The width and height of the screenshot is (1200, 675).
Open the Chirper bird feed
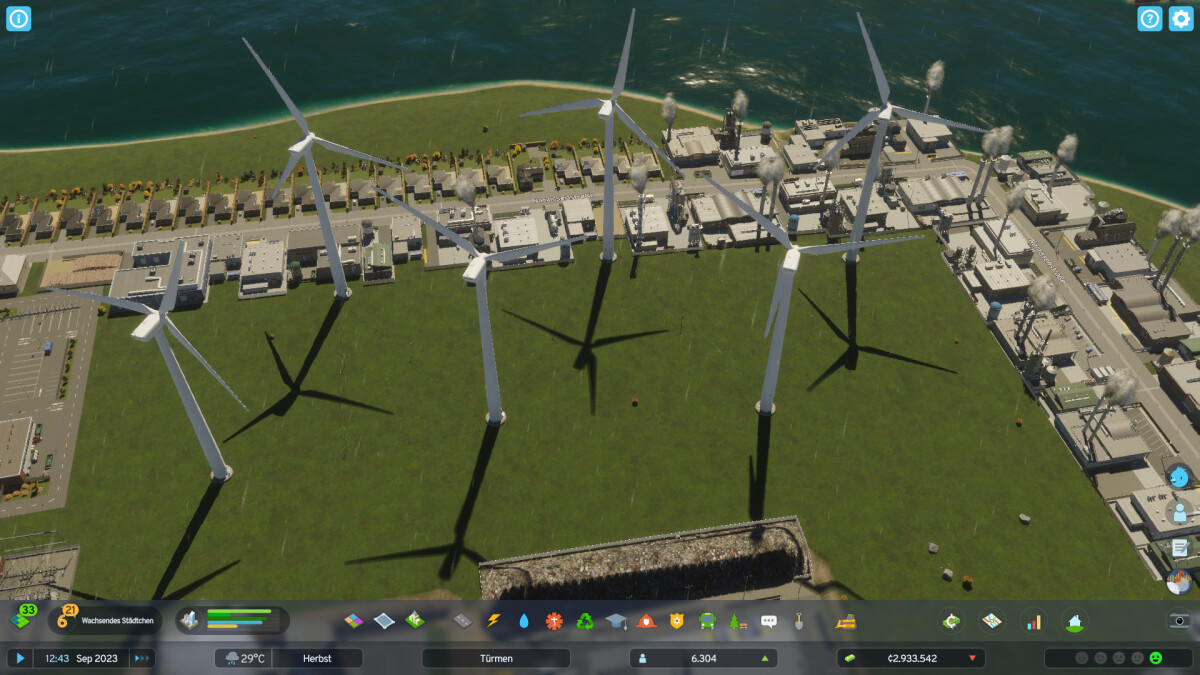(1180, 478)
